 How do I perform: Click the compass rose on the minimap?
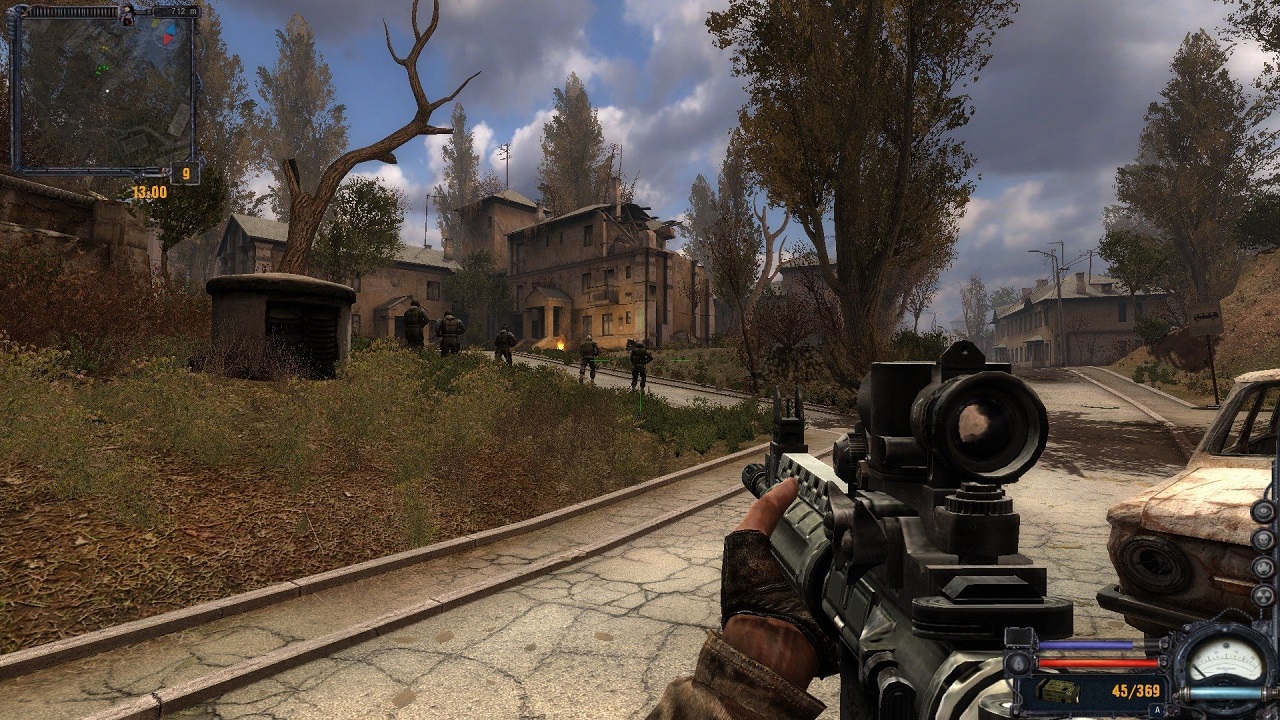pyautogui.click(x=166, y=34)
